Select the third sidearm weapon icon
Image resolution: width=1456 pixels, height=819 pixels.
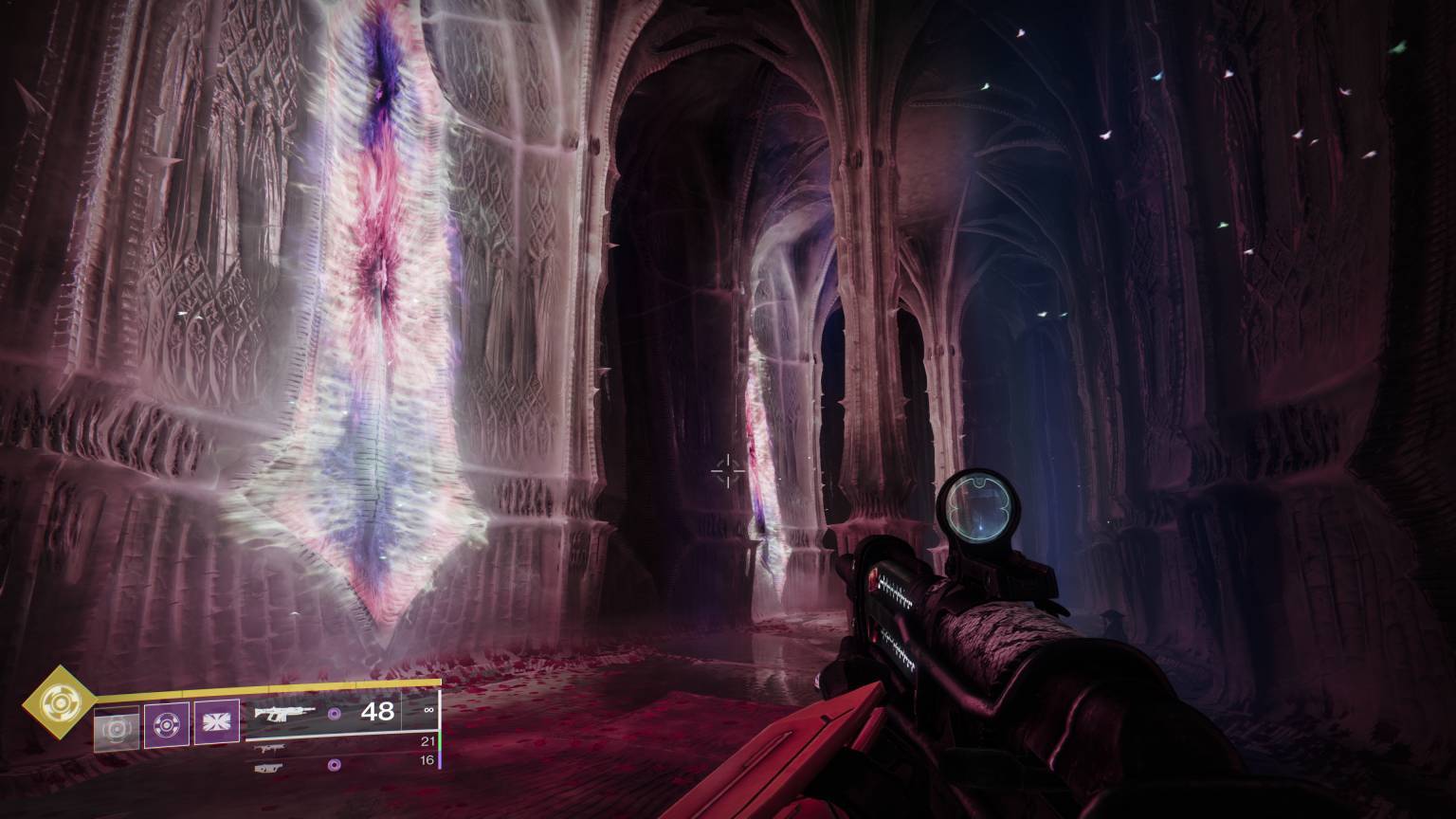(x=270, y=768)
